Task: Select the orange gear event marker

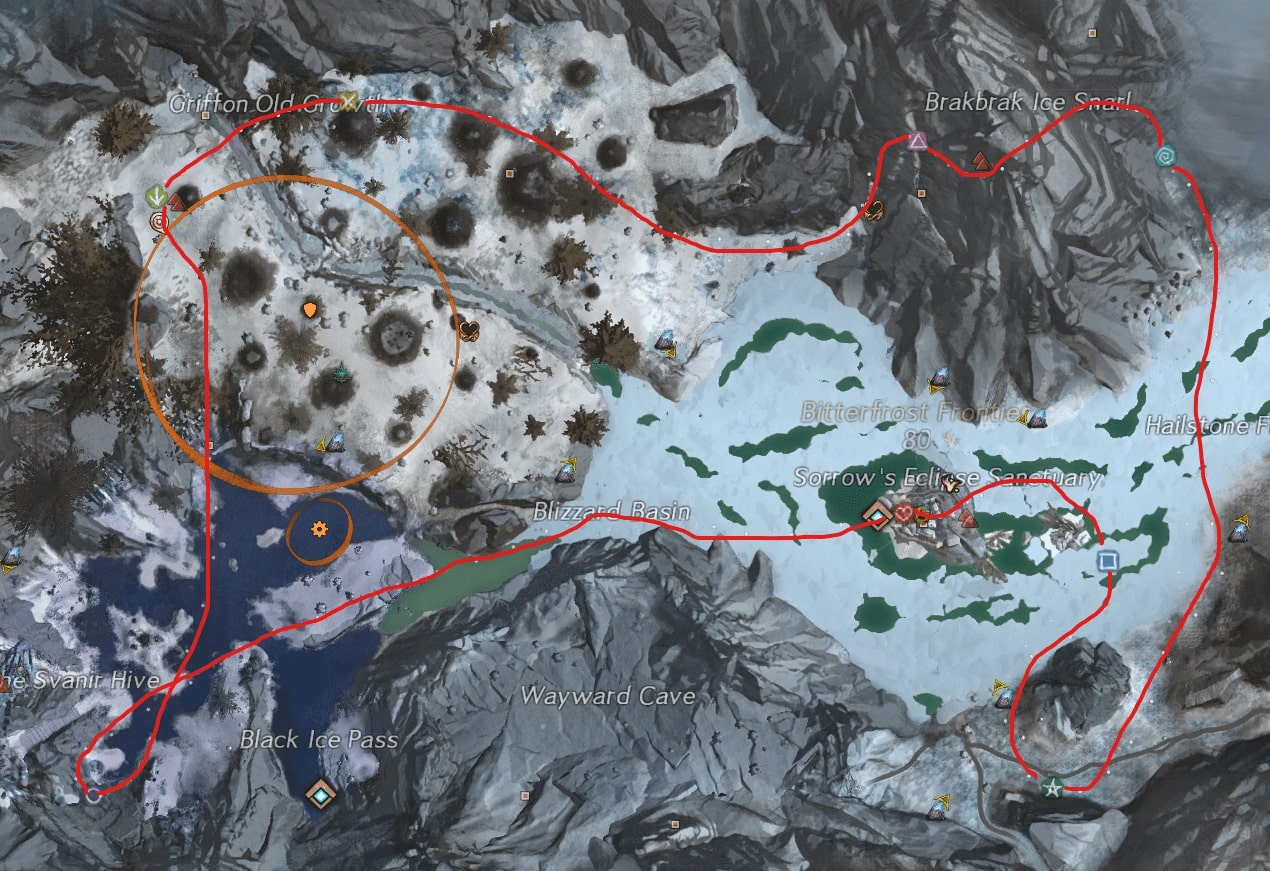Action: pos(319,528)
